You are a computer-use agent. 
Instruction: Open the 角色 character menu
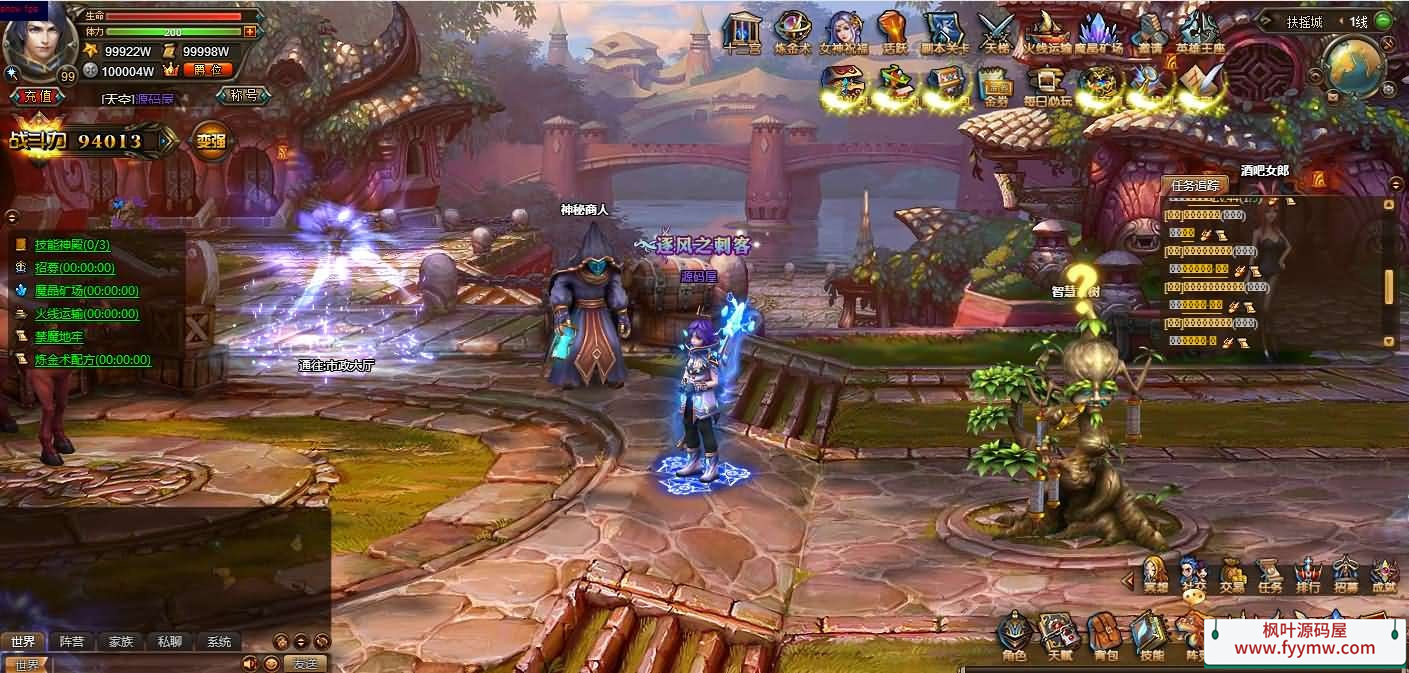click(1014, 636)
